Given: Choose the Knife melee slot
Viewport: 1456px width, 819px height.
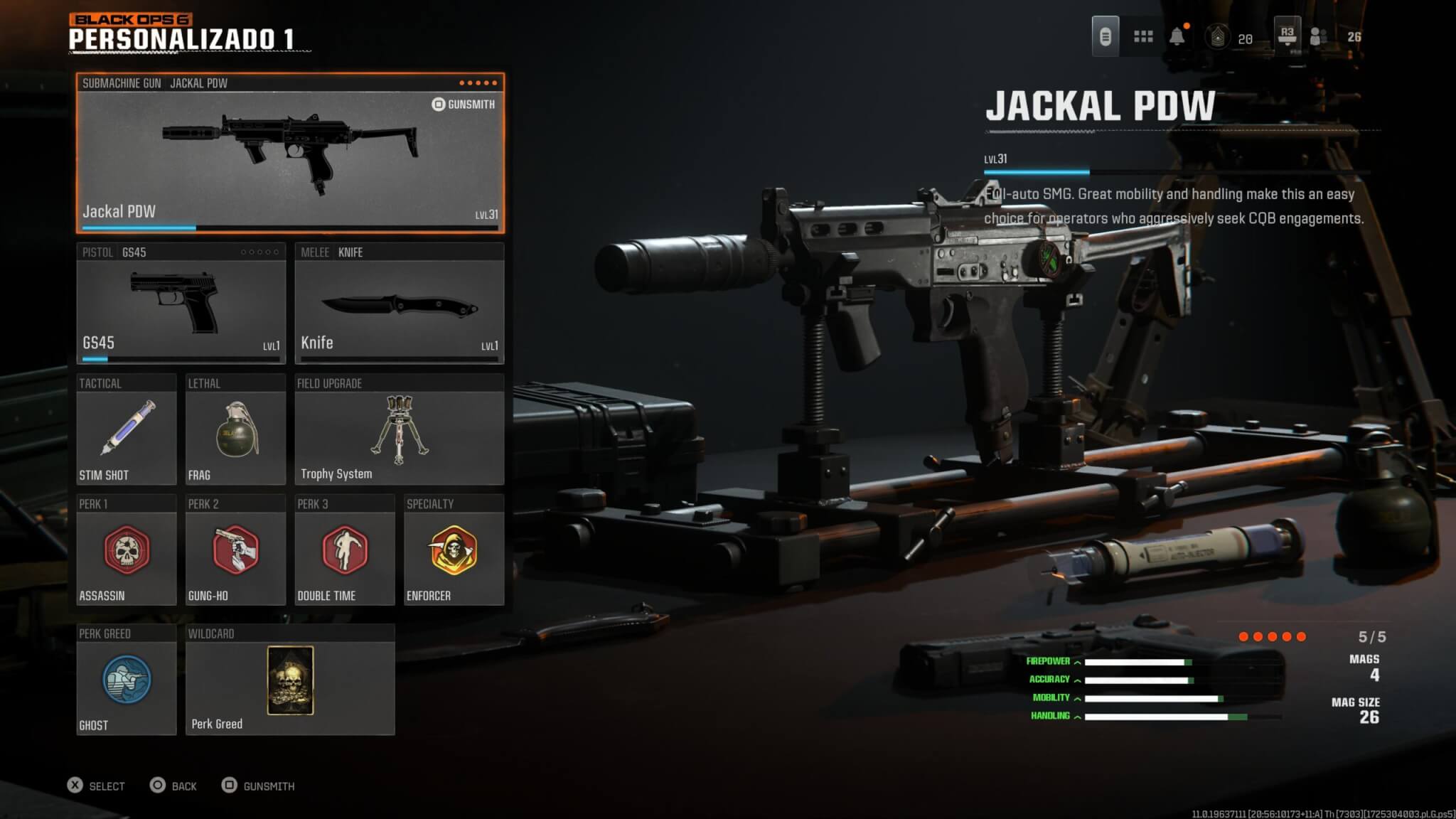Looking at the screenshot, I should 399,304.
